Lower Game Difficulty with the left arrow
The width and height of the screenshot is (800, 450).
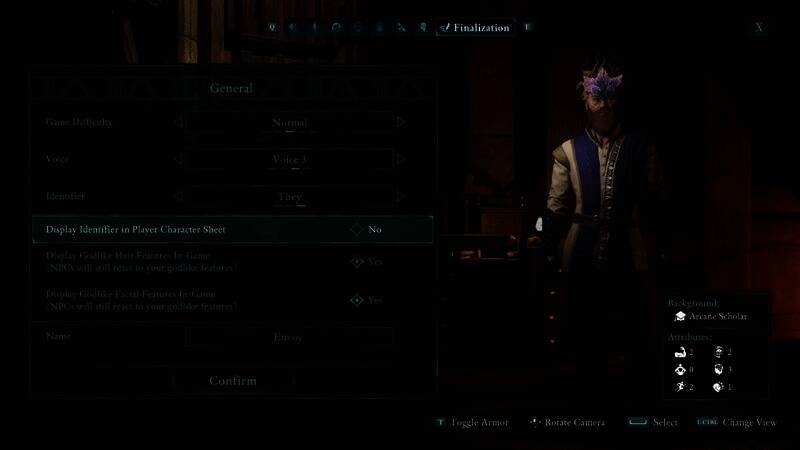[178, 122]
